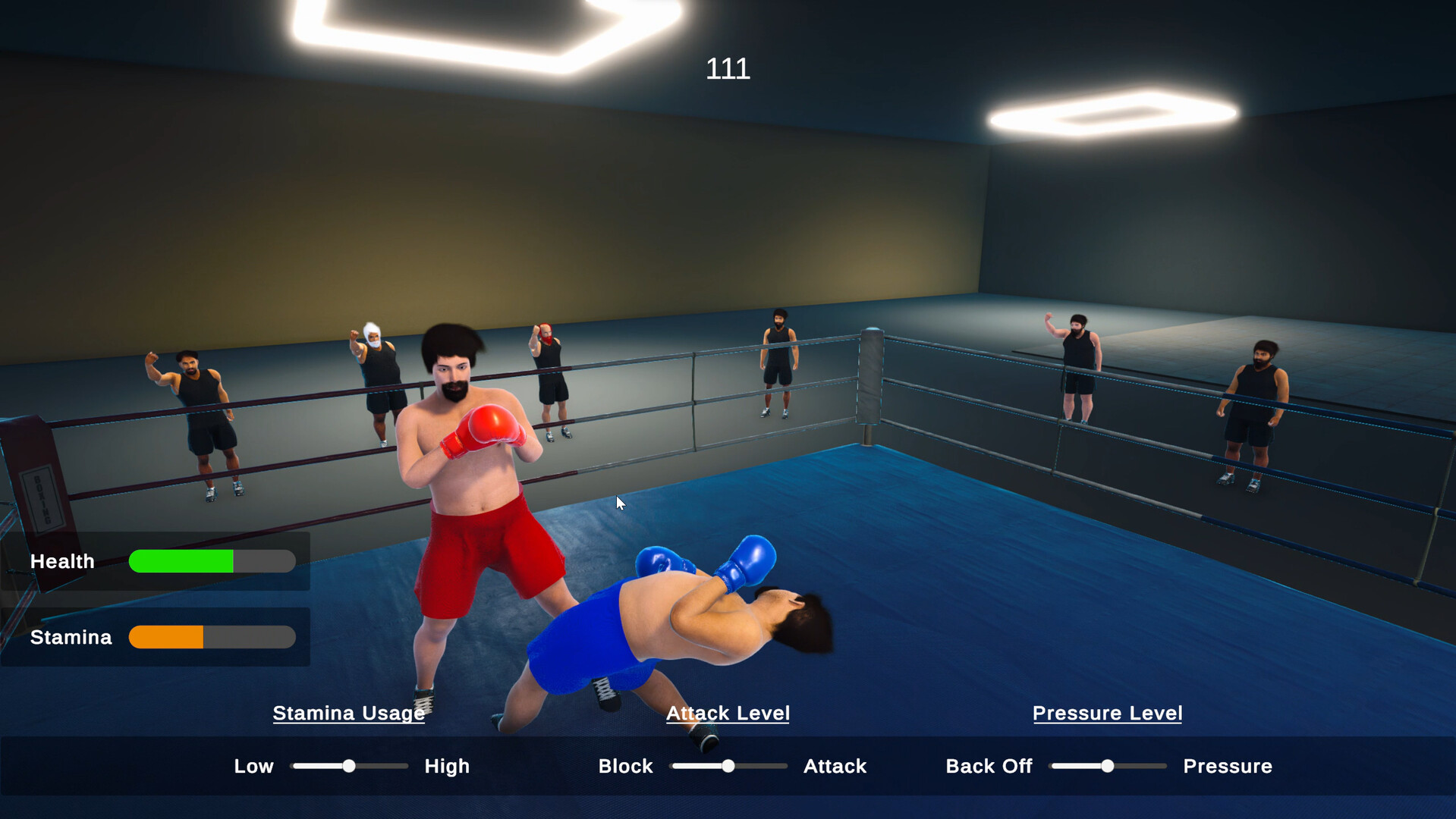This screenshot has height=819, width=1456.
Task: Click the Back Off option
Action: [x=989, y=766]
